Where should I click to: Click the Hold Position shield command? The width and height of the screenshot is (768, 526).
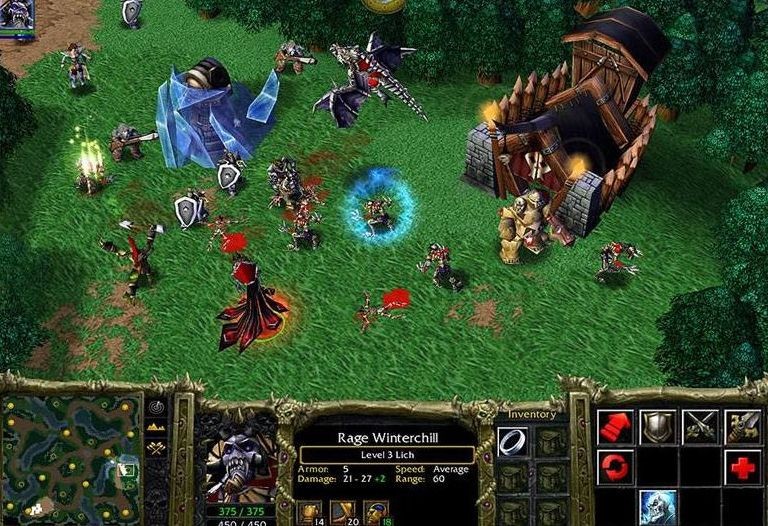coord(657,427)
